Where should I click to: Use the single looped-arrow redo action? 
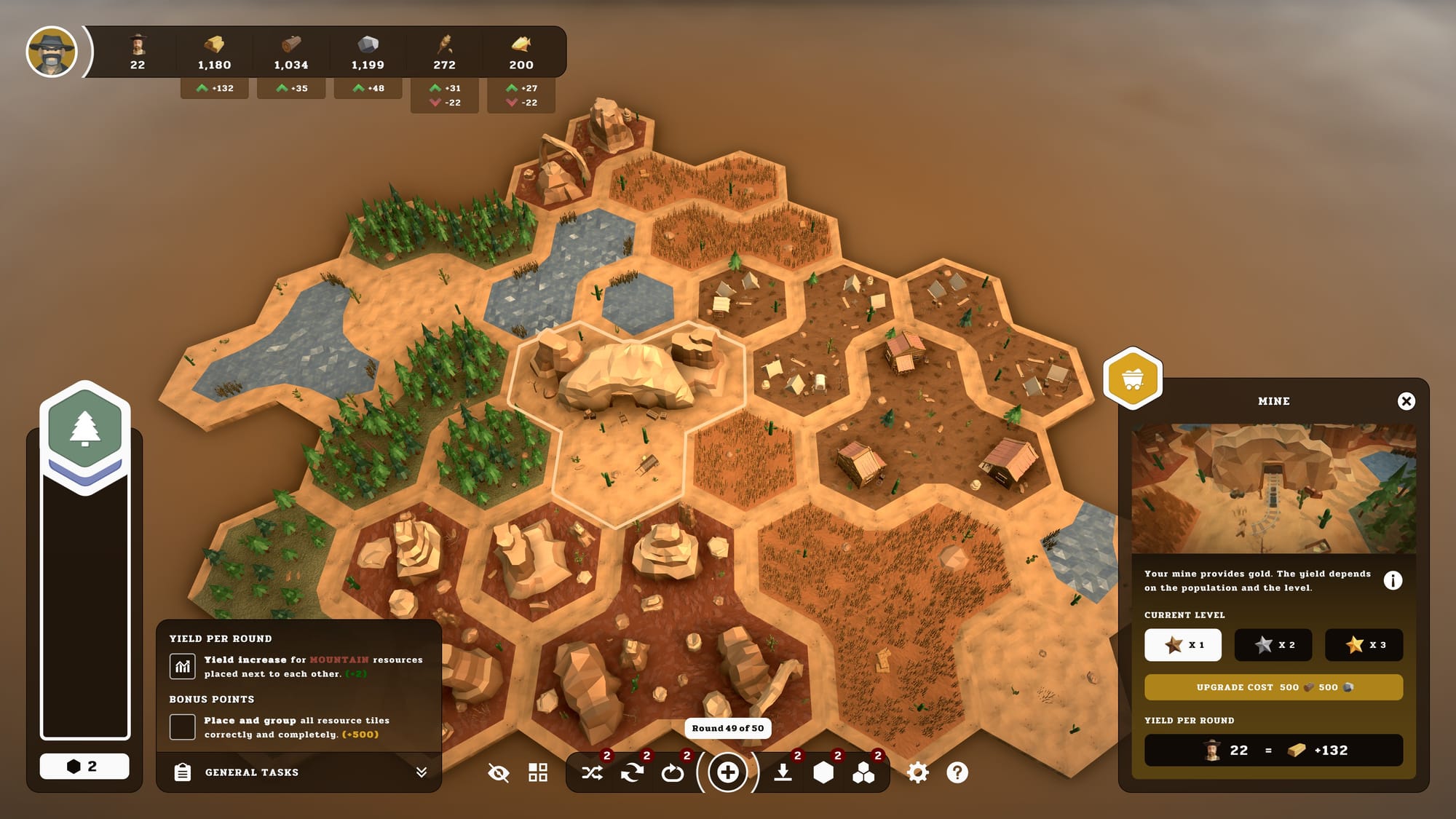coord(672,772)
